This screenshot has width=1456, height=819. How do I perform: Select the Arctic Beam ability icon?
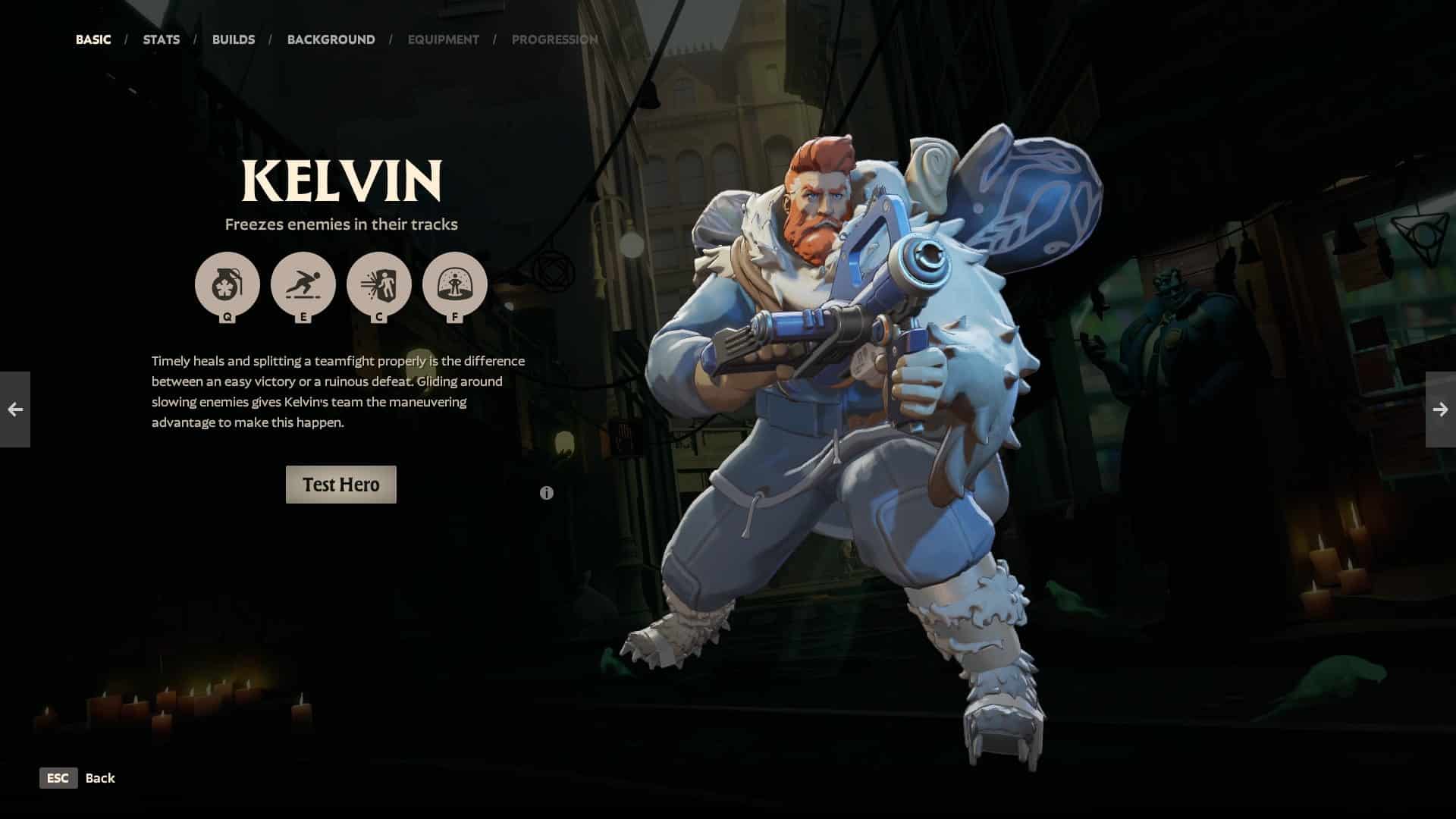click(x=378, y=284)
